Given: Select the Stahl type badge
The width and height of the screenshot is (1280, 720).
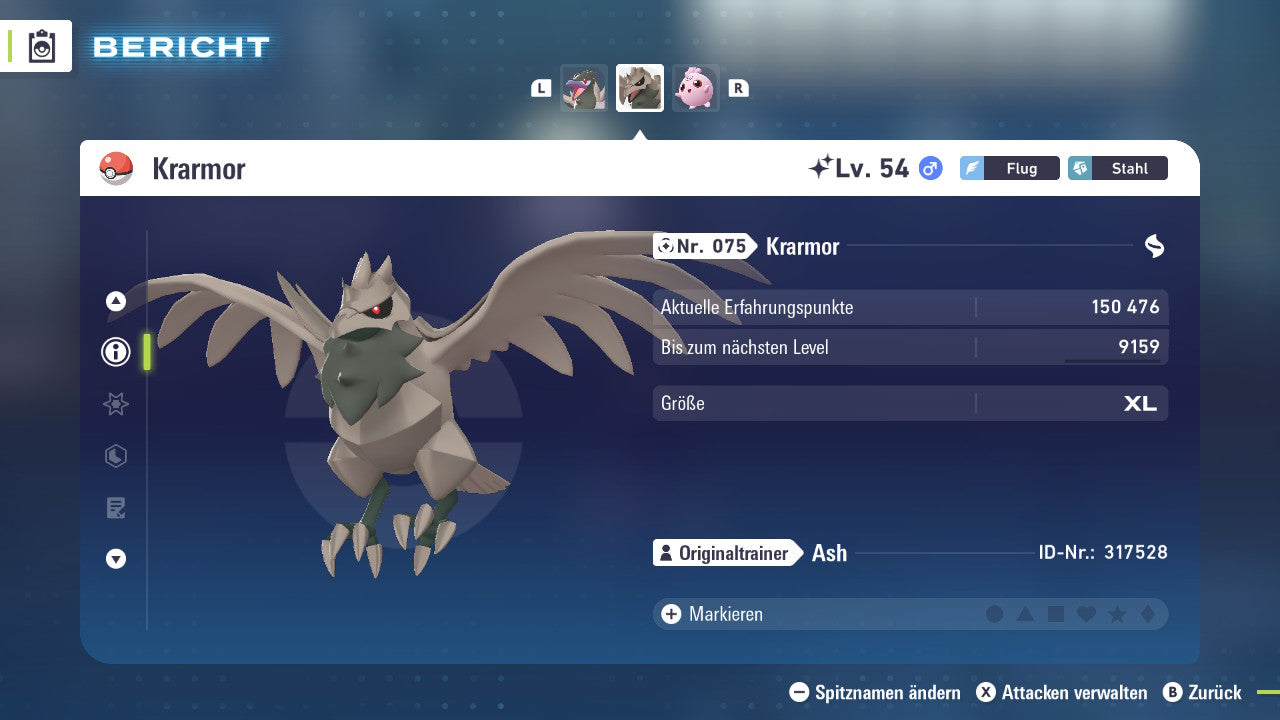Looking at the screenshot, I should (1118, 168).
